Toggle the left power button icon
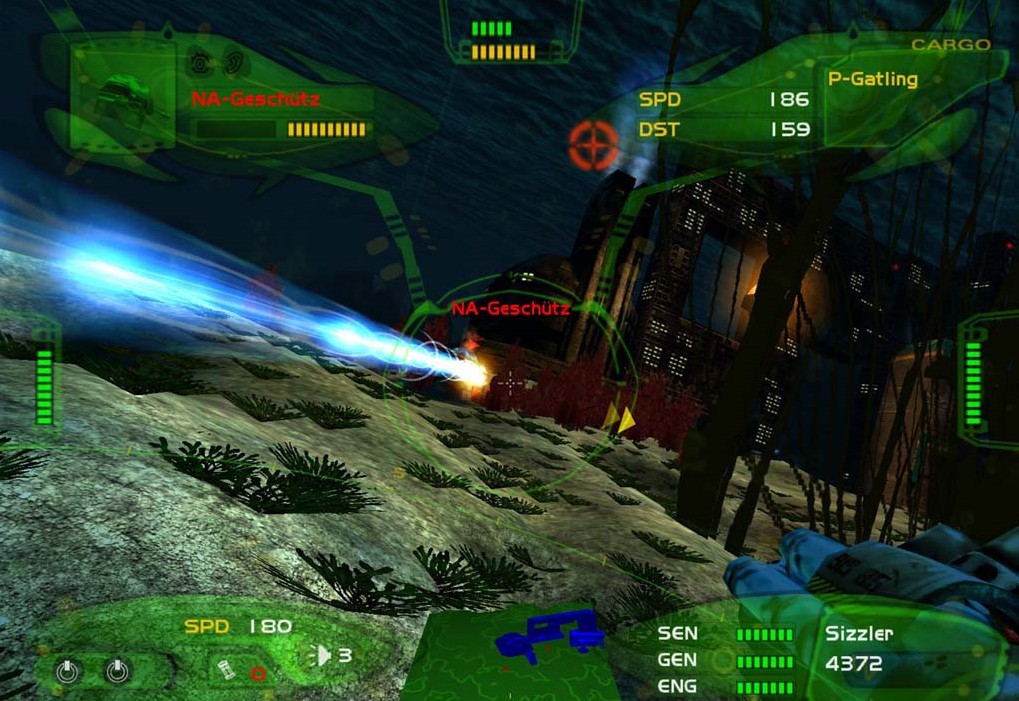 pyautogui.click(x=67, y=671)
